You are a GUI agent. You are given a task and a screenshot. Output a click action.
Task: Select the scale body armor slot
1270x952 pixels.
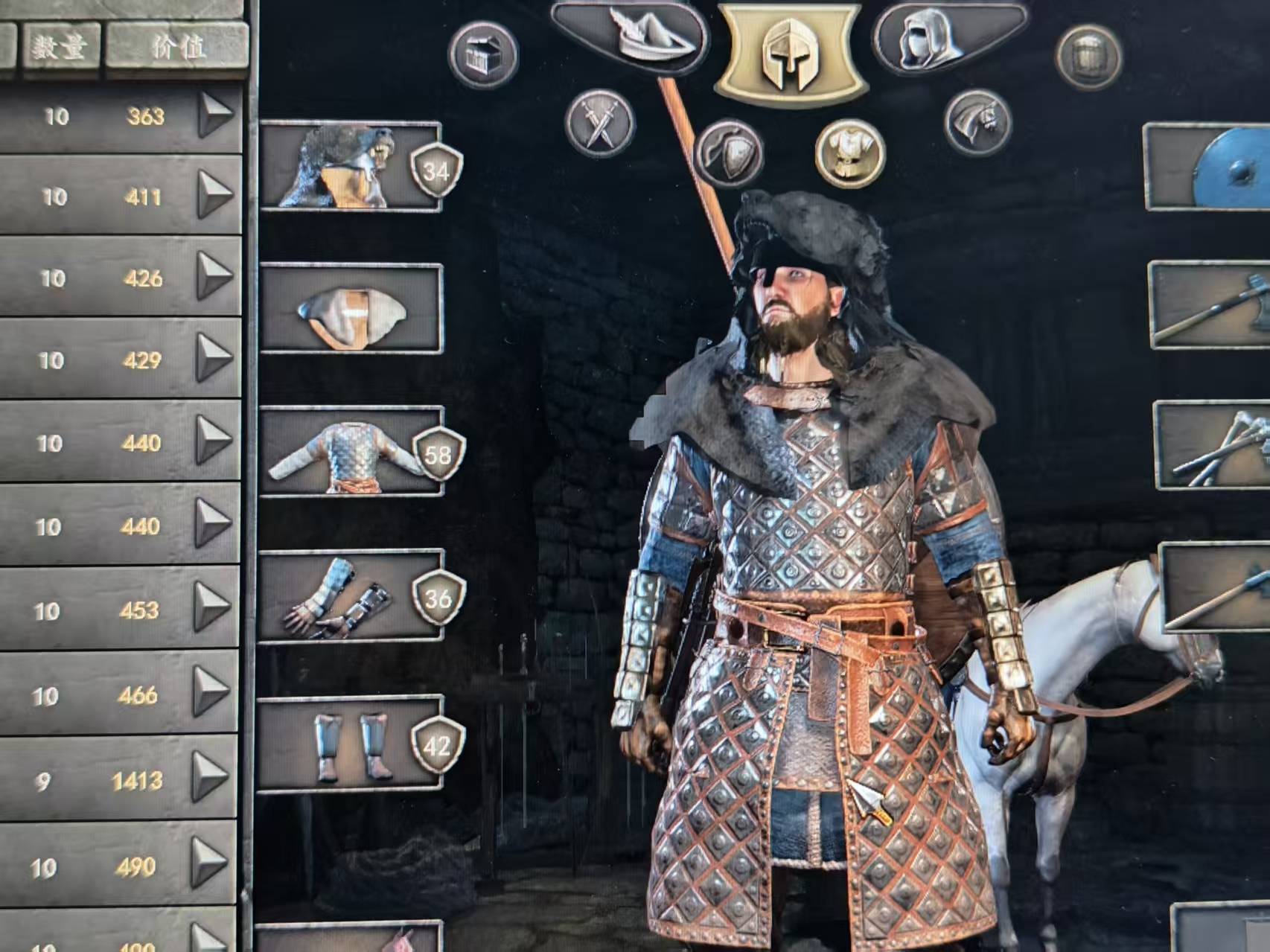[x=350, y=452]
